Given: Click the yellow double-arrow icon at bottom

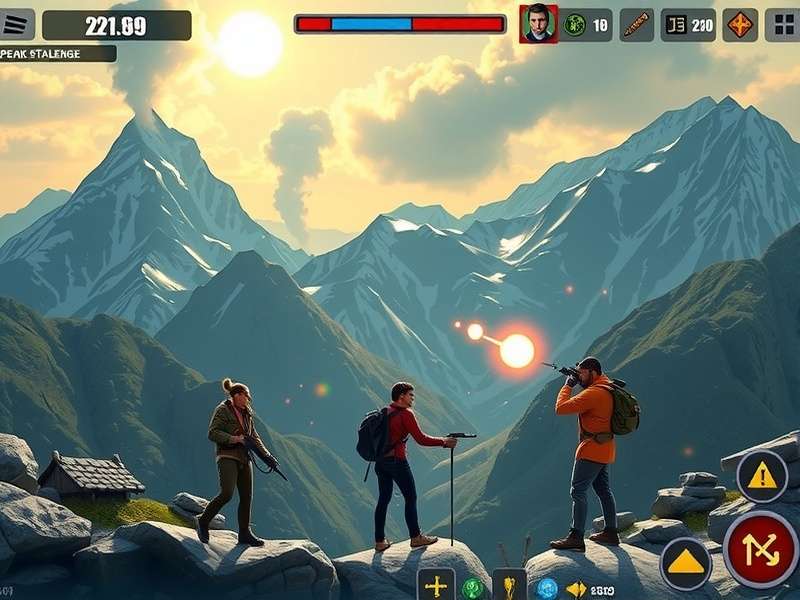Looking at the screenshot, I should click(x=576, y=589).
